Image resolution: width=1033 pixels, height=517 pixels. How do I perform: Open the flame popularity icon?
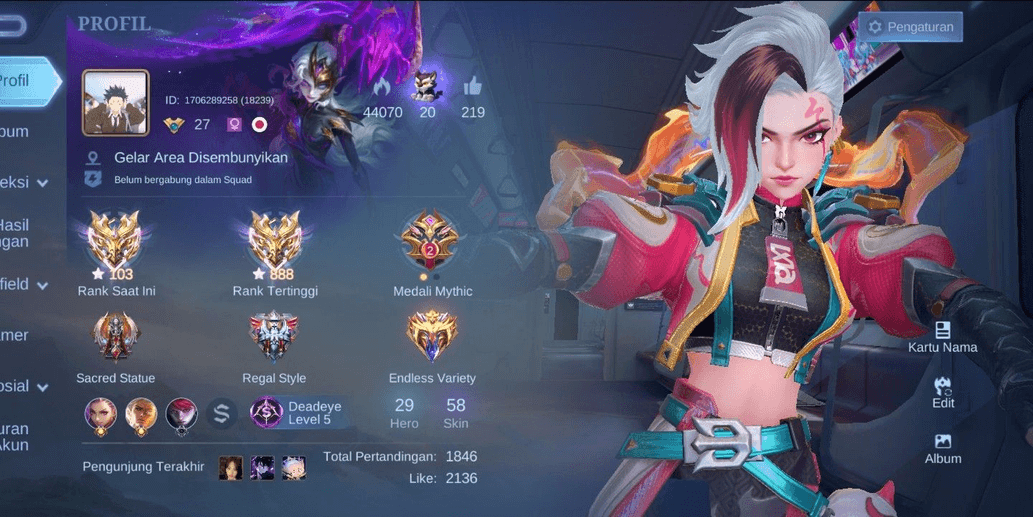point(382,86)
